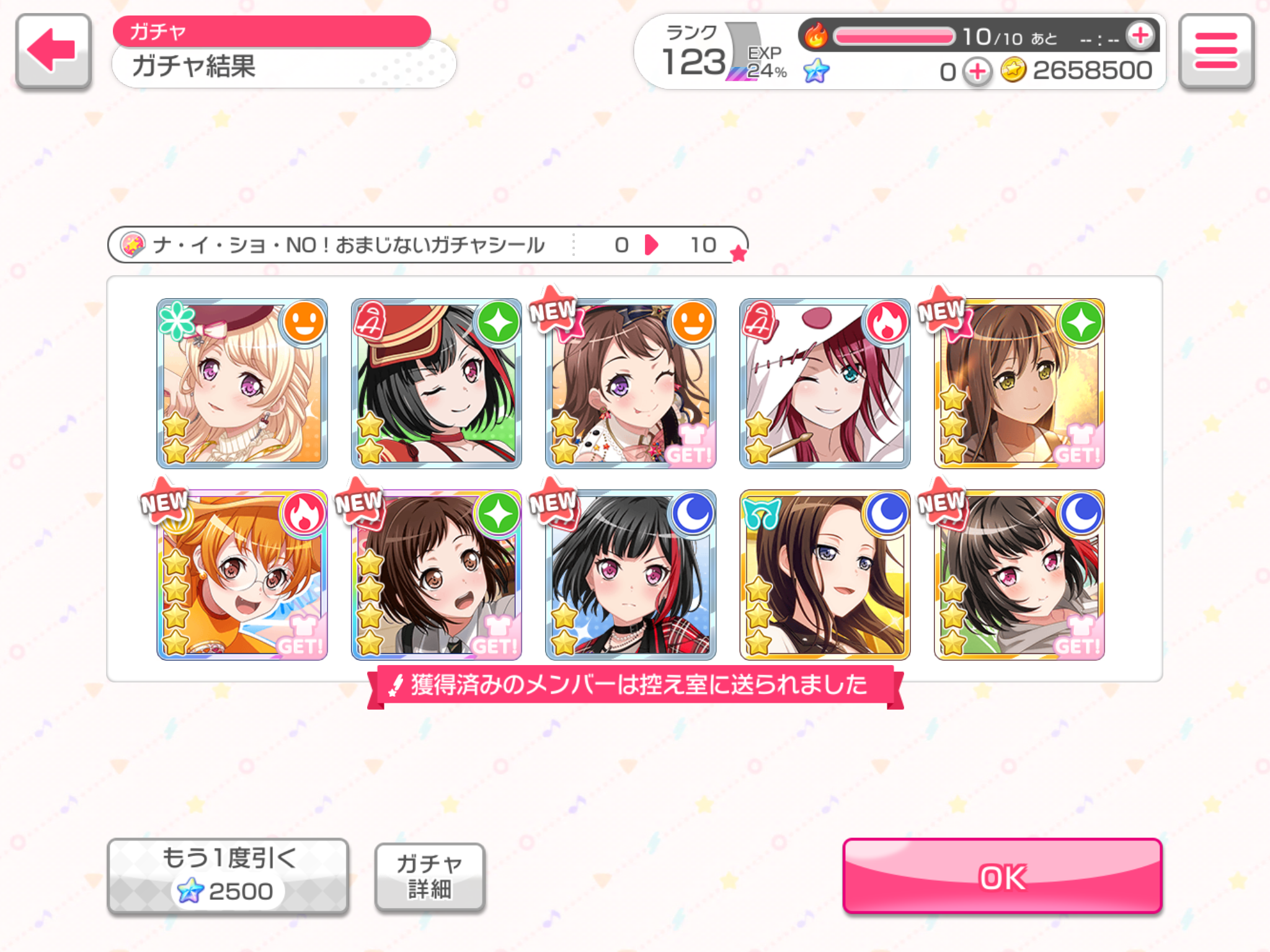Open the hamburger menu
The height and width of the screenshot is (952, 1270).
pos(1215,51)
